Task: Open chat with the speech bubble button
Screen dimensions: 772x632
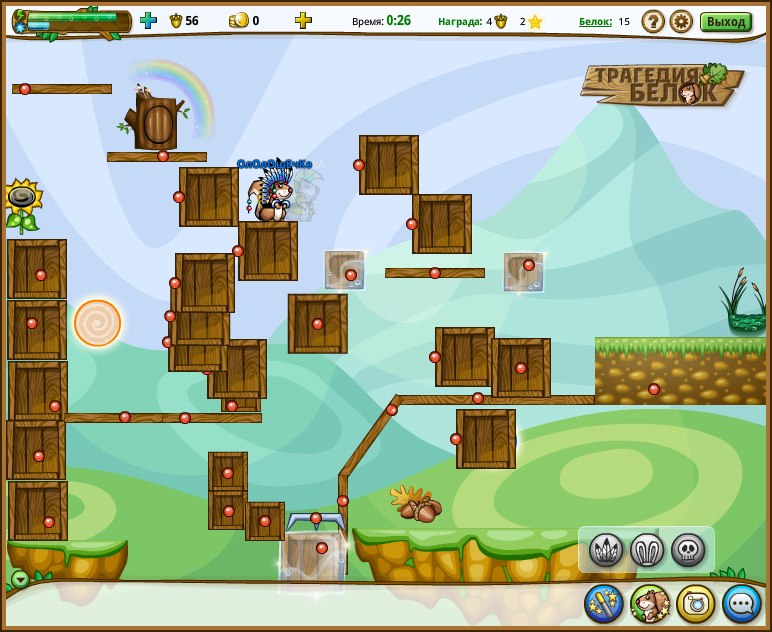Action: click(x=742, y=603)
